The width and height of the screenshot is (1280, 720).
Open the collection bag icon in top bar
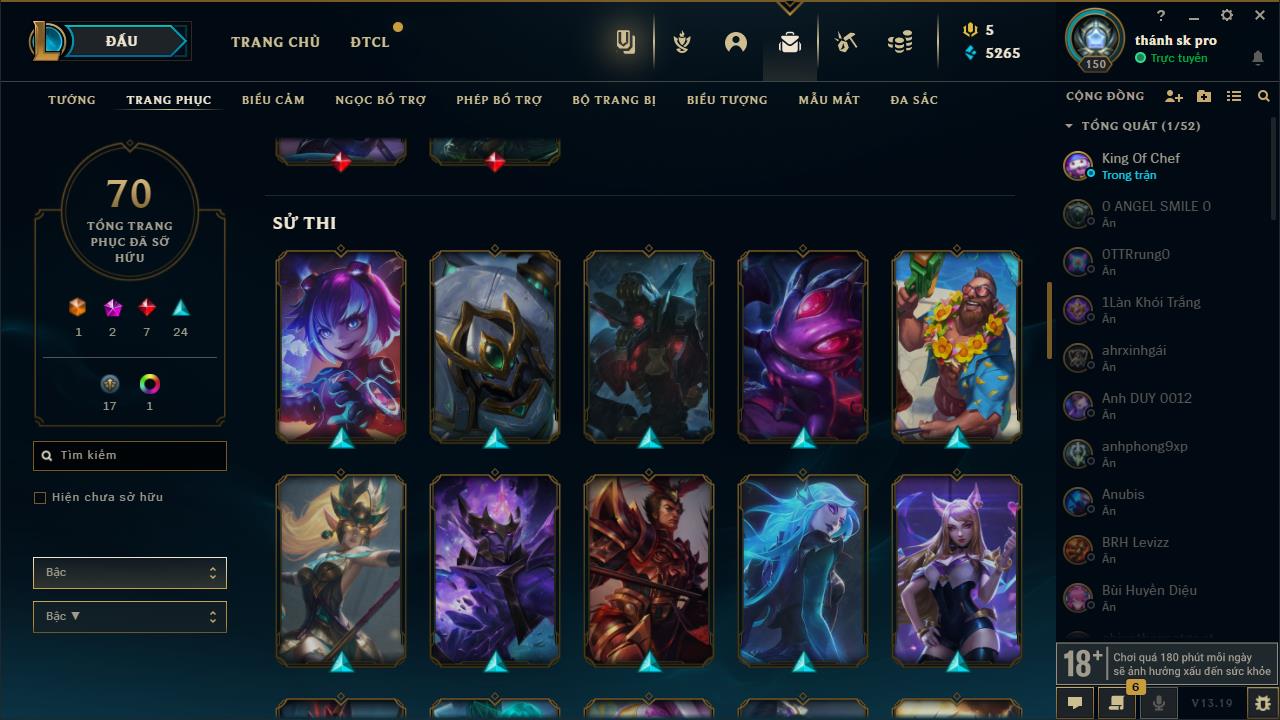pyautogui.click(x=789, y=42)
